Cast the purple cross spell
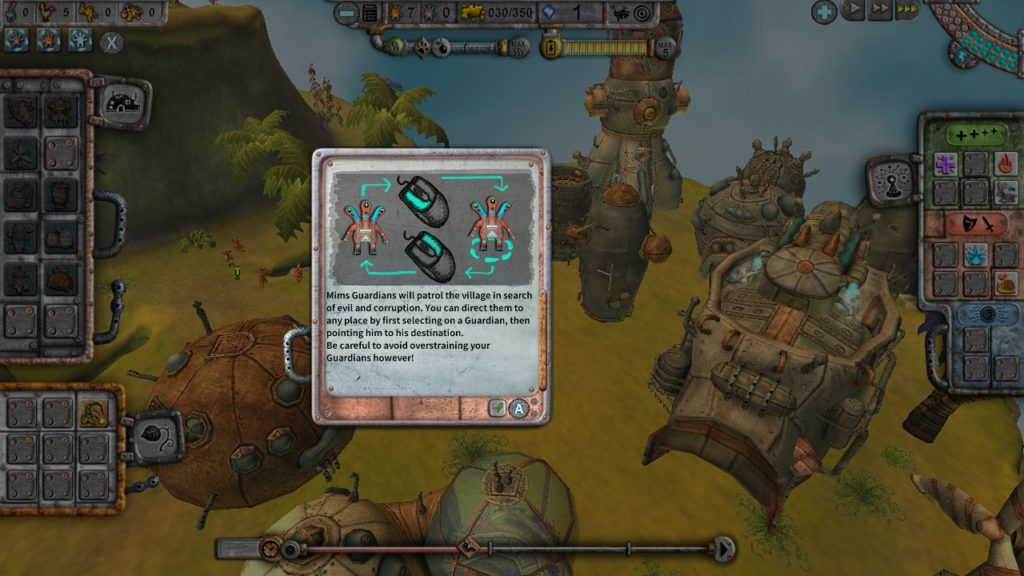Screen dimensions: 1024x576 pos(946,164)
